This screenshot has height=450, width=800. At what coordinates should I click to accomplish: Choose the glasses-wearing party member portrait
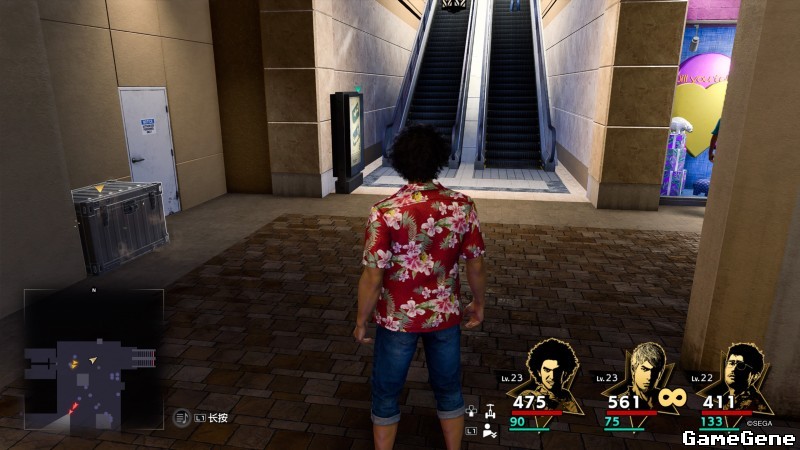tap(738, 372)
